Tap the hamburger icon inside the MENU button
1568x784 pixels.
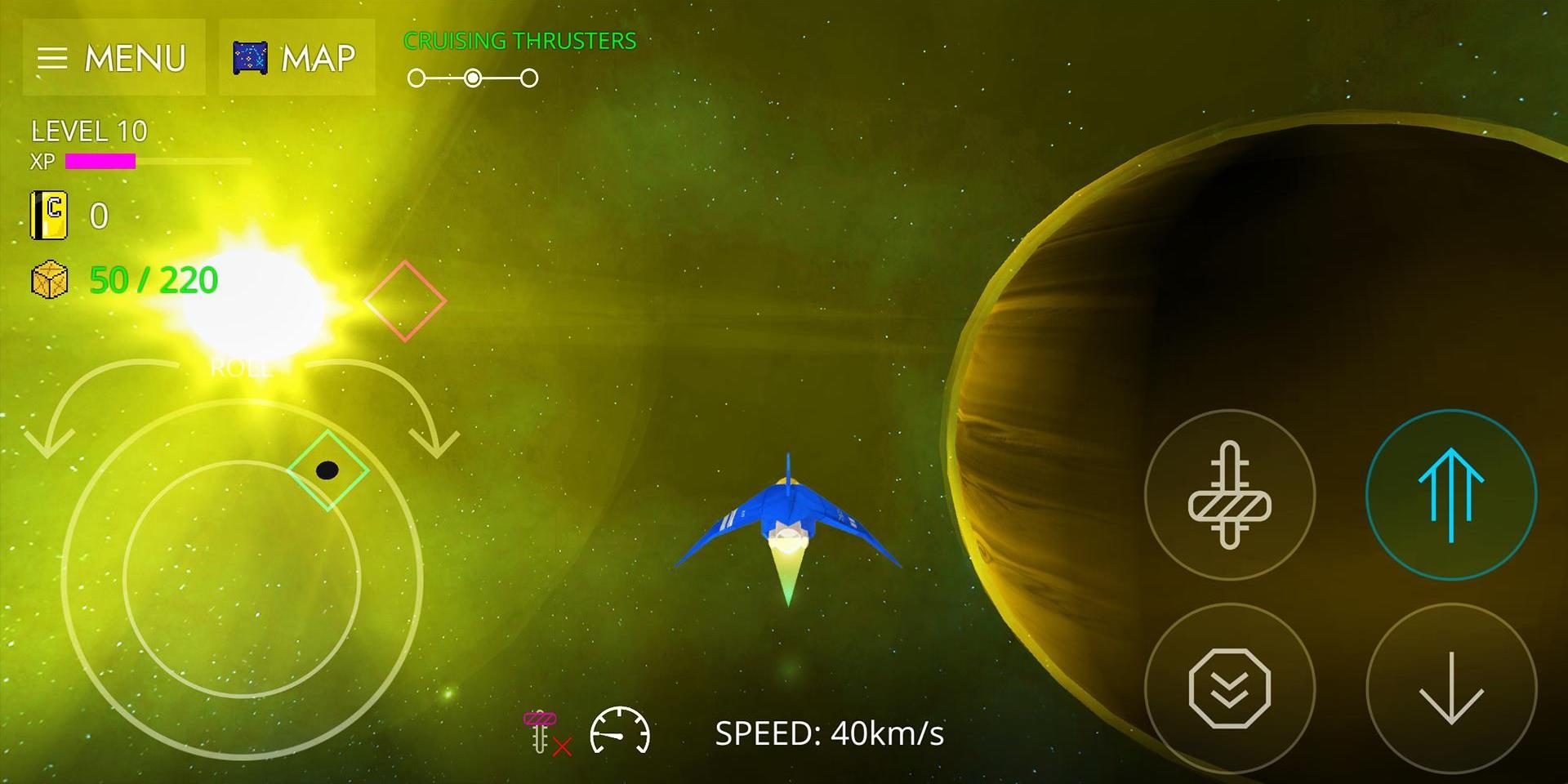click(55, 57)
